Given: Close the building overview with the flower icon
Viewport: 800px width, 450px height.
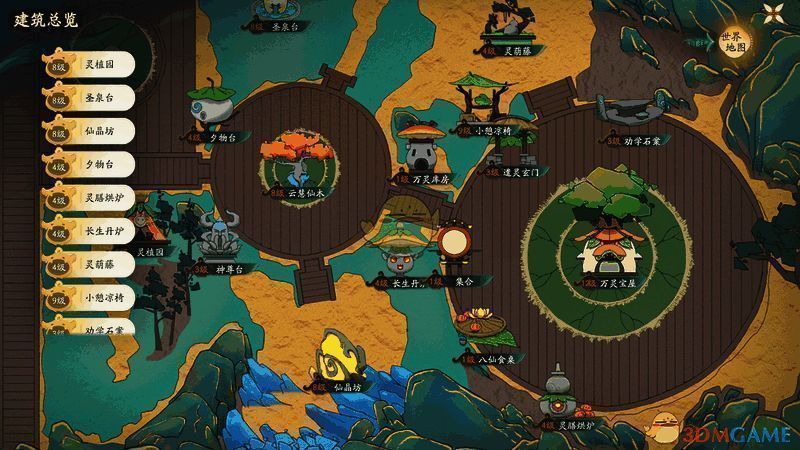Looking at the screenshot, I should (773, 12).
